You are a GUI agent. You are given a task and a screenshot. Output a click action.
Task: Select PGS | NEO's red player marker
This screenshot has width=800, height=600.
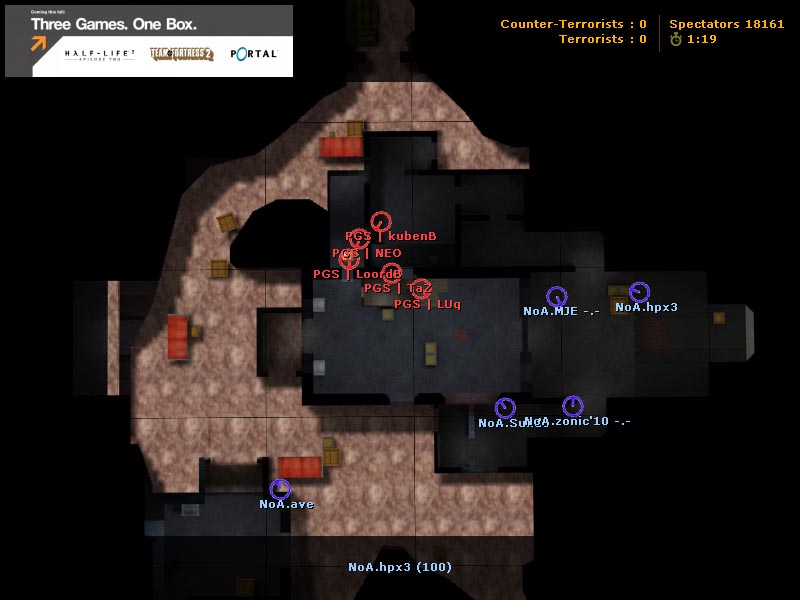(359, 239)
